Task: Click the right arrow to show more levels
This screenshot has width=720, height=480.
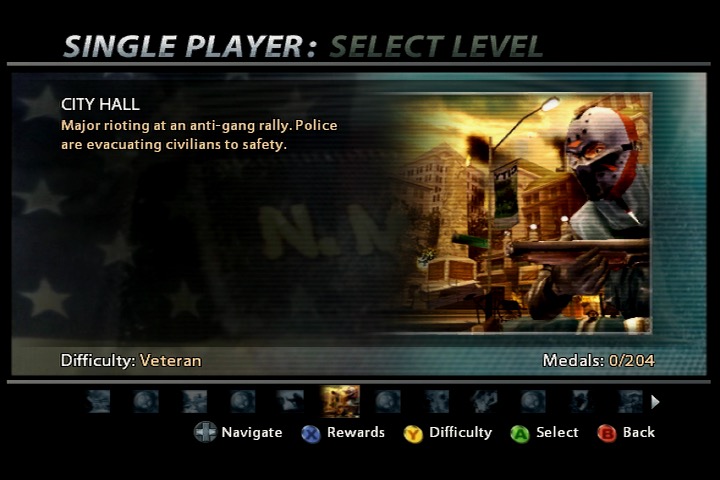Action: point(656,402)
